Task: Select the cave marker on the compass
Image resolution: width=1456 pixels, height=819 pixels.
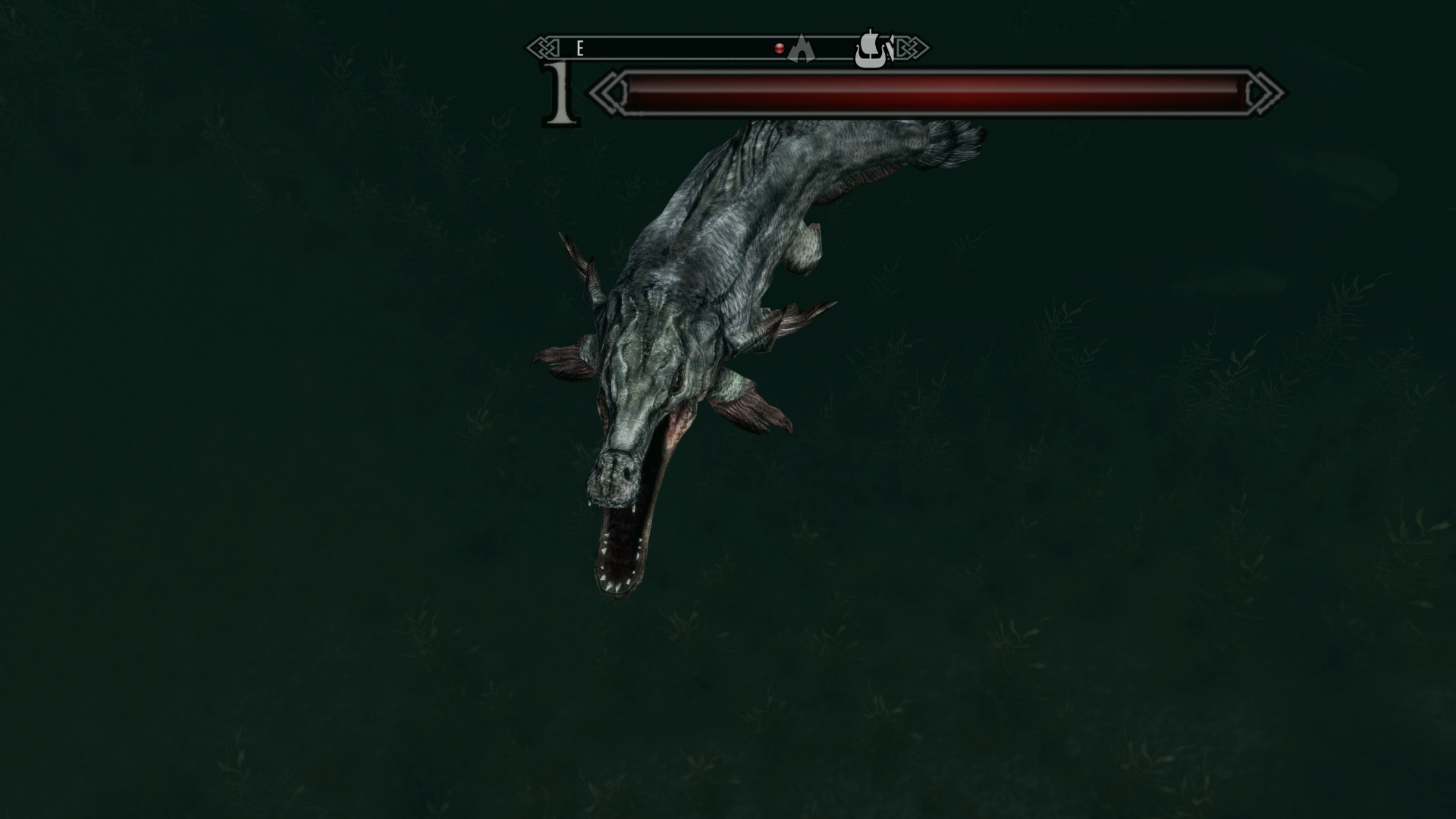Action: tap(800, 49)
